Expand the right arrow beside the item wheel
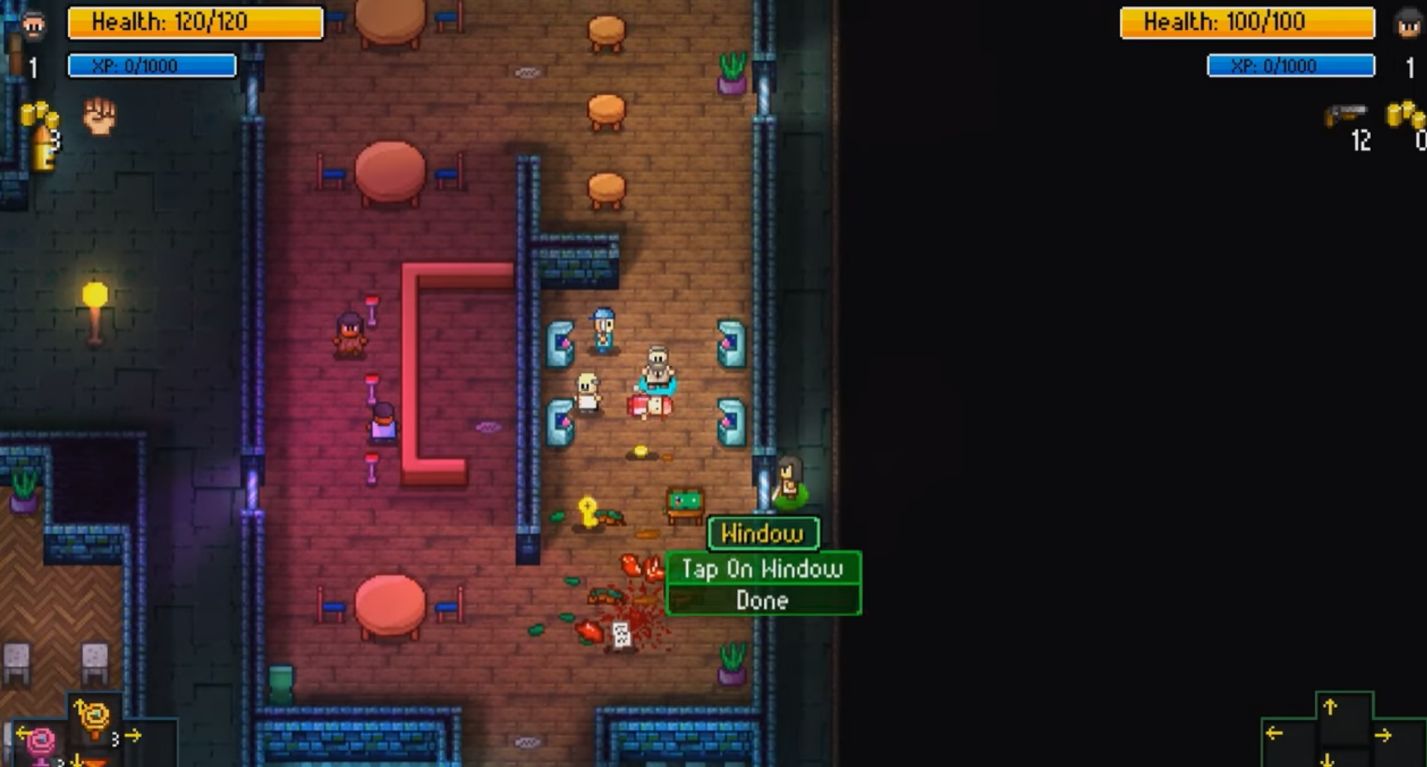1427x767 pixels. coord(131,734)
